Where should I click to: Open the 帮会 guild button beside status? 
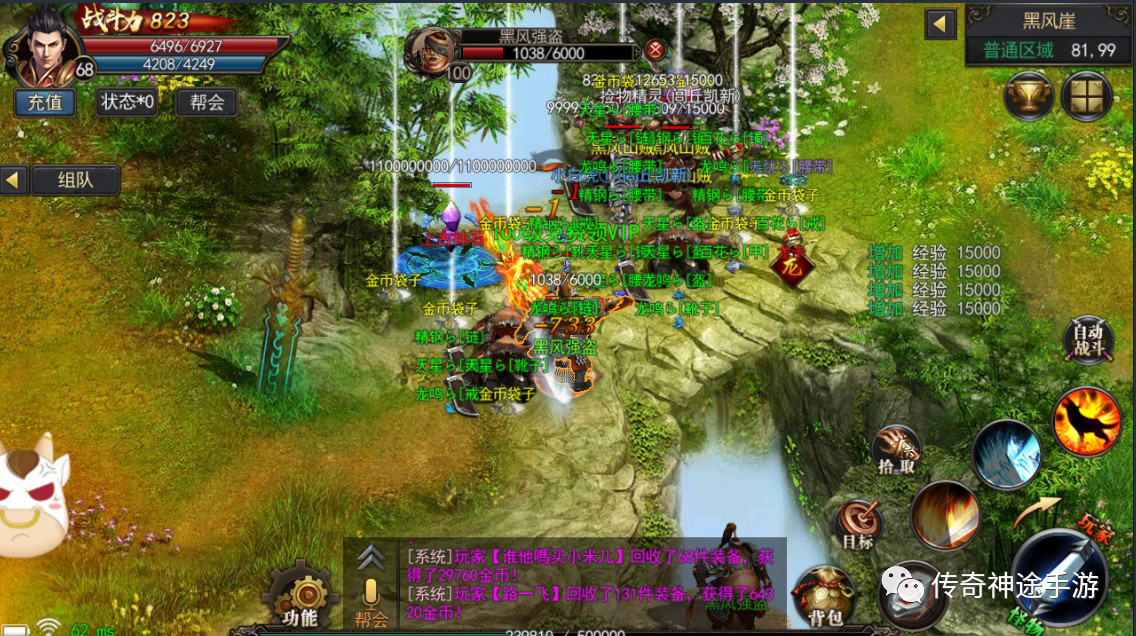206,102
